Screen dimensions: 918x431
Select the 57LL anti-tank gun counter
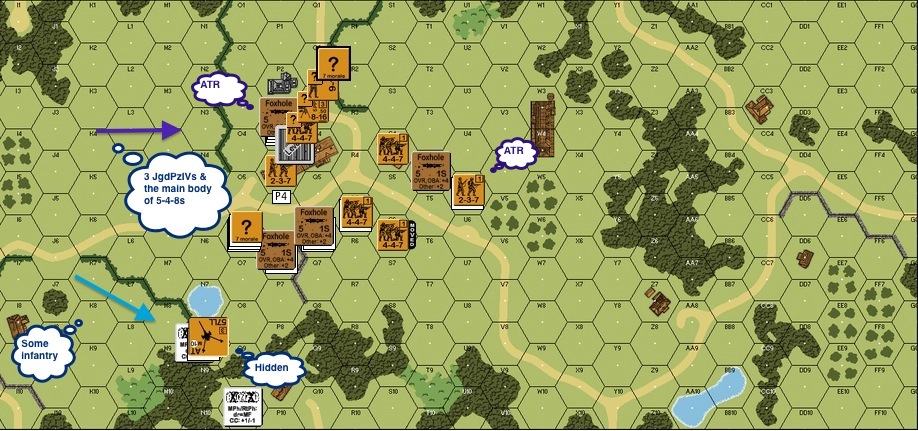point(210,337)
